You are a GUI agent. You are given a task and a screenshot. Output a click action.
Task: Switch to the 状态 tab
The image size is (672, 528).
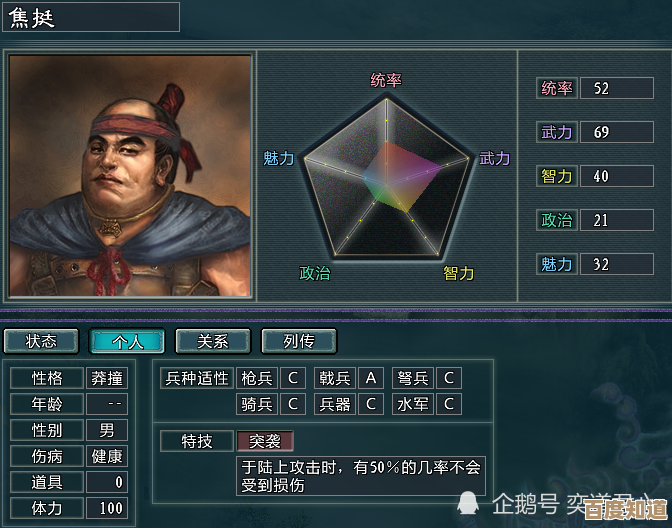point(41,341)
